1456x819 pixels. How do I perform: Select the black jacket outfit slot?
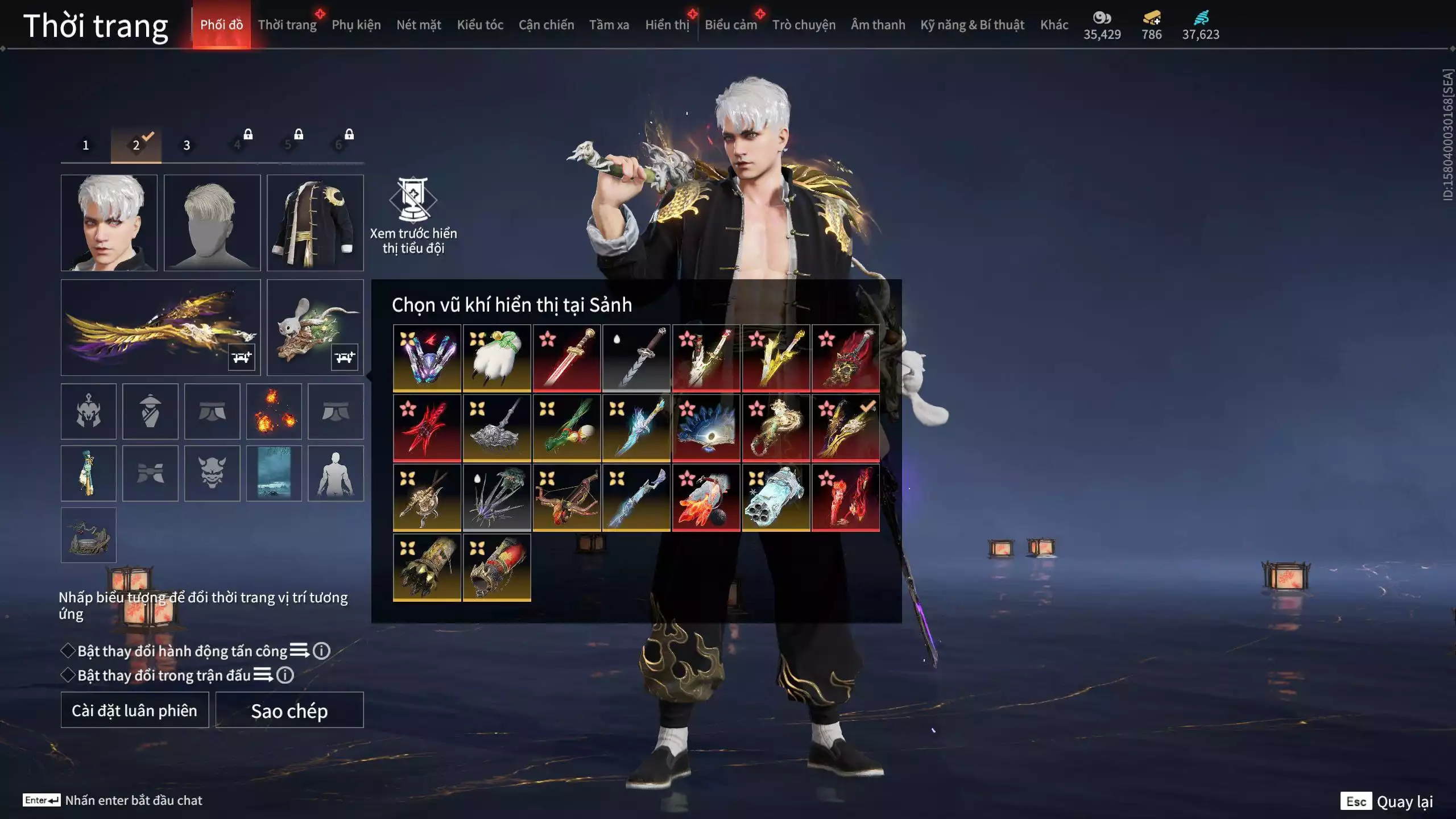coord(315,222)
